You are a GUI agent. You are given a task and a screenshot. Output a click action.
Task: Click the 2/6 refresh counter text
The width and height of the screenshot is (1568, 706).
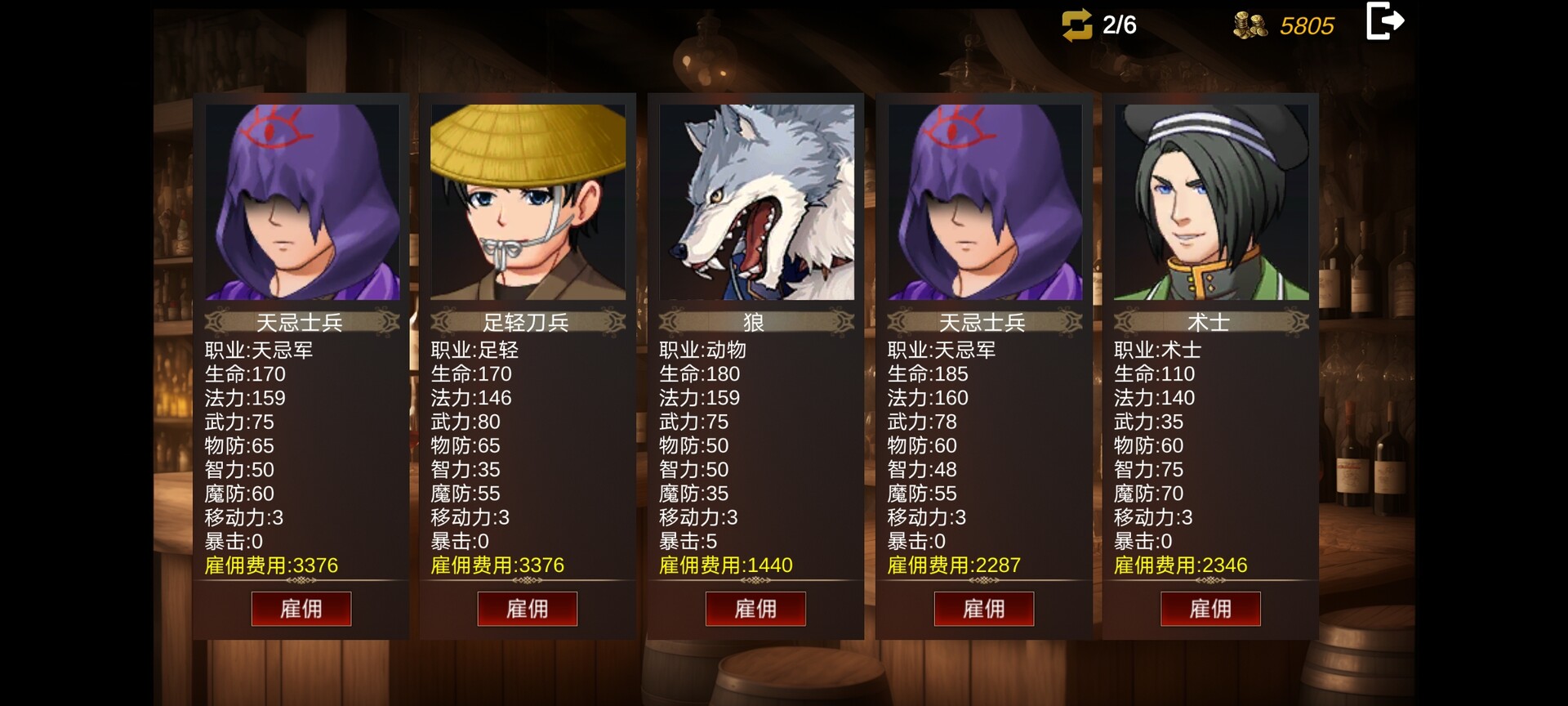(1120, 26)
